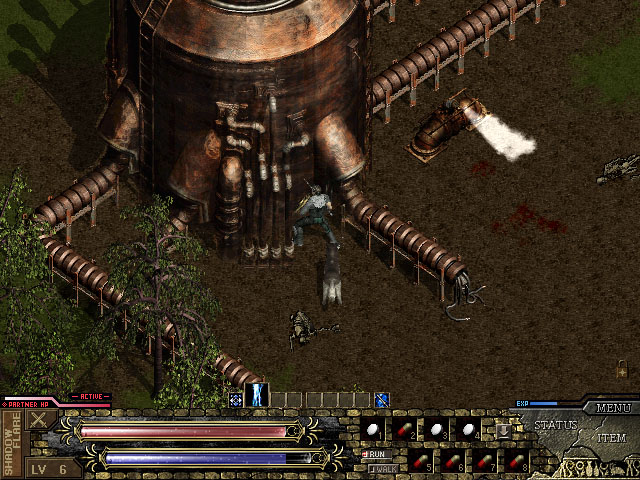Select the red capsule in quick slot 7
The image size is (640, 480).
(485, 462)
